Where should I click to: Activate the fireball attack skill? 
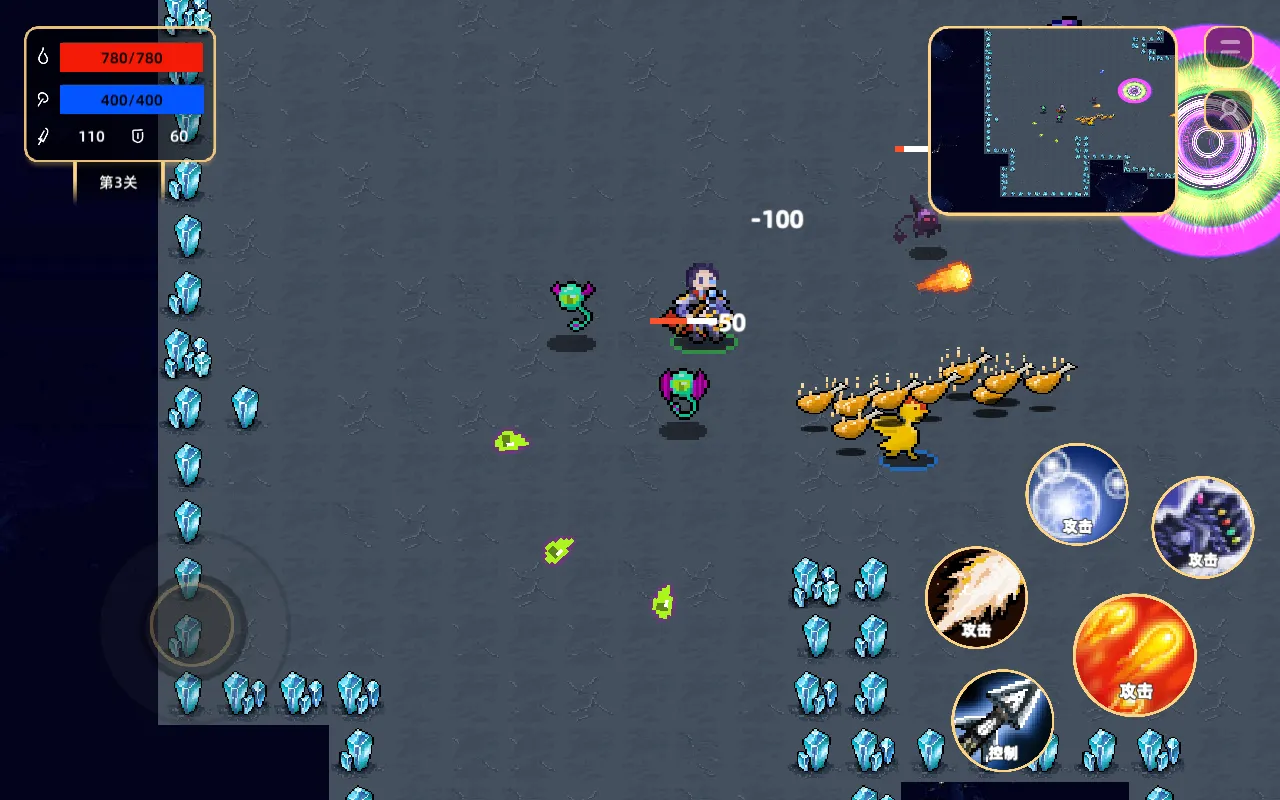[x=1134, y=654]
